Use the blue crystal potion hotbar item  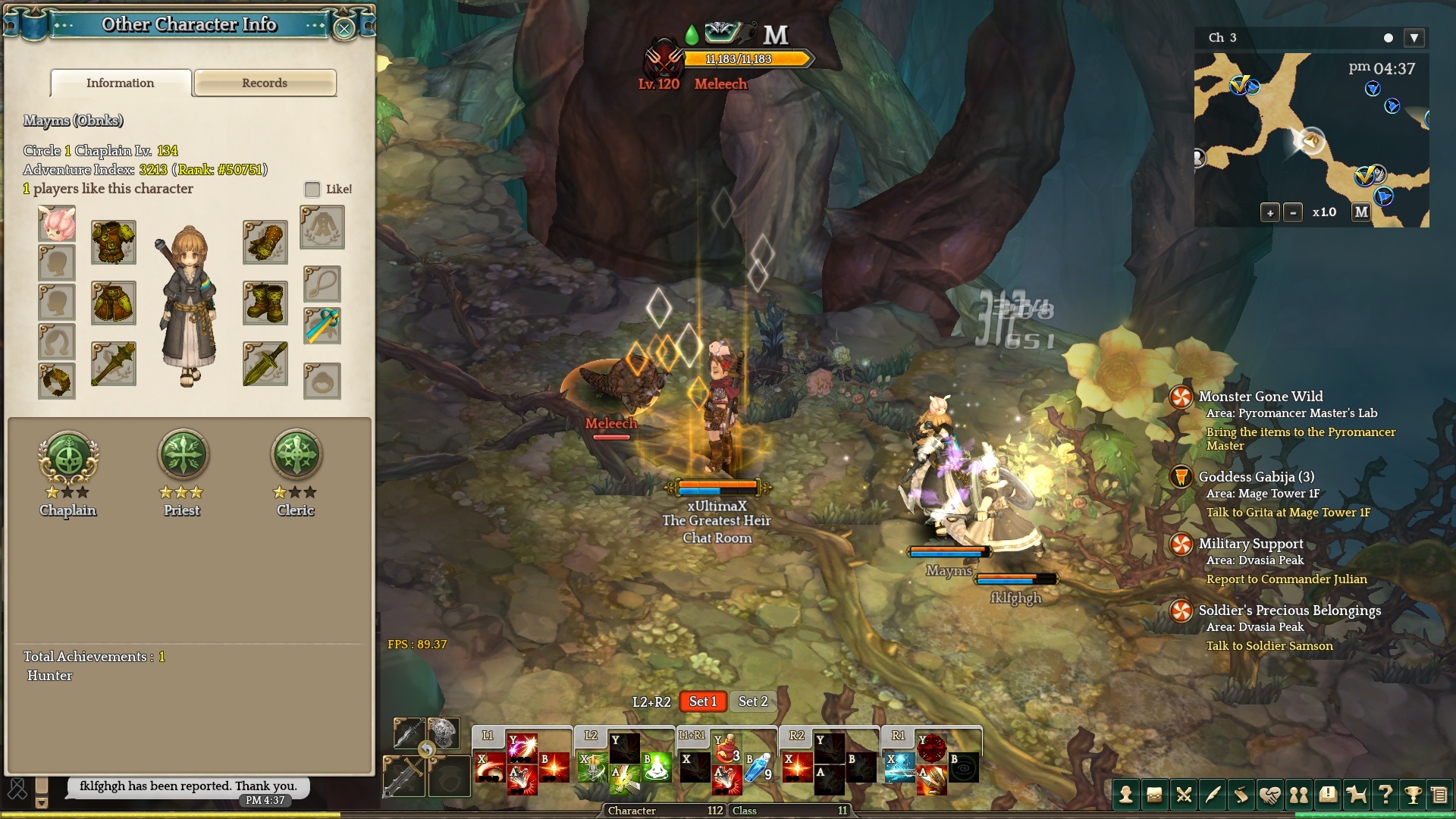pyautogui.click(x=758, y=768)
